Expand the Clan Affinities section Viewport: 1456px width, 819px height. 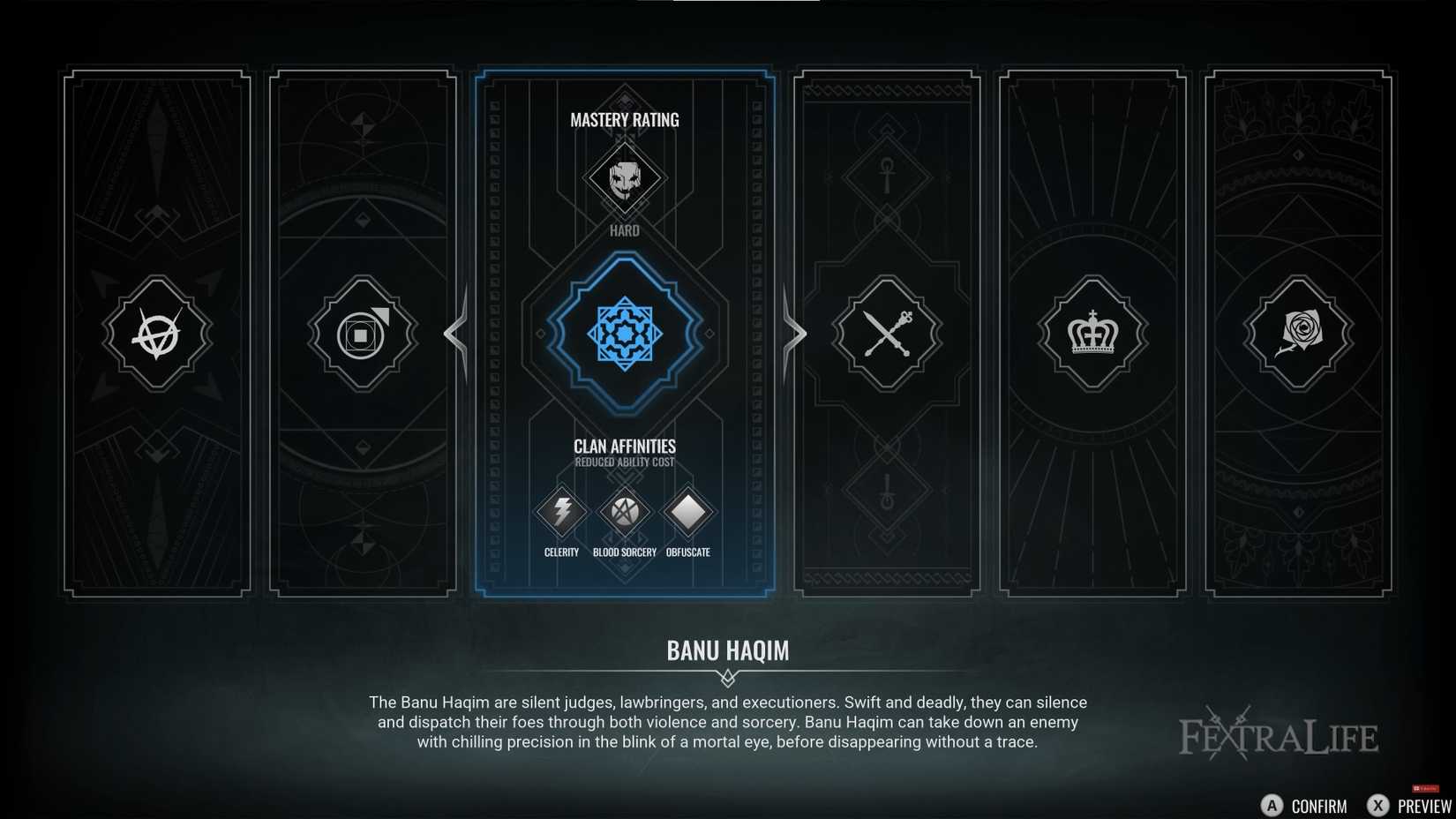point(625,447)
